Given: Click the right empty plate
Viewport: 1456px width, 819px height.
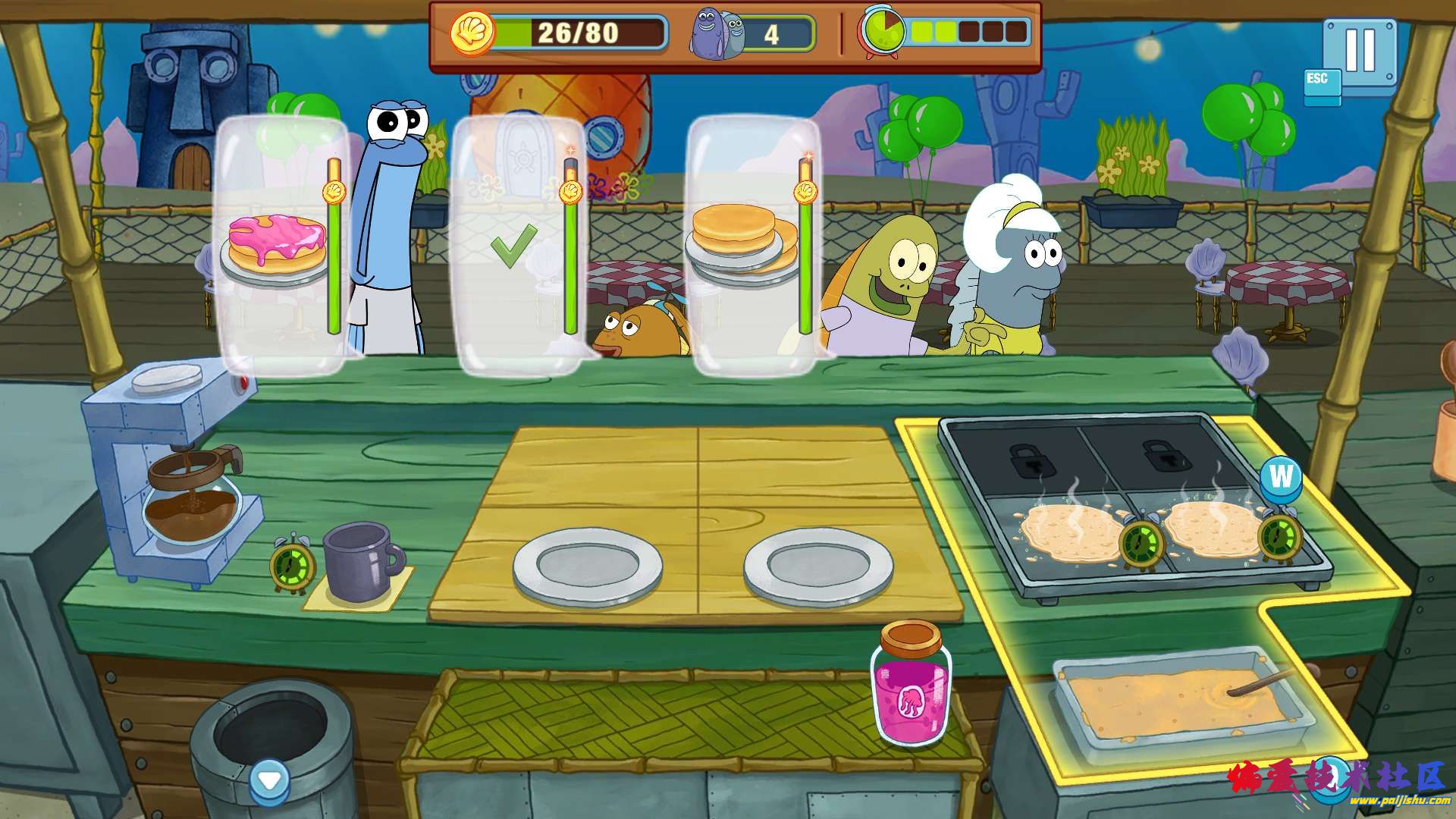Looking at the screenshot, I should click(818, 565).
